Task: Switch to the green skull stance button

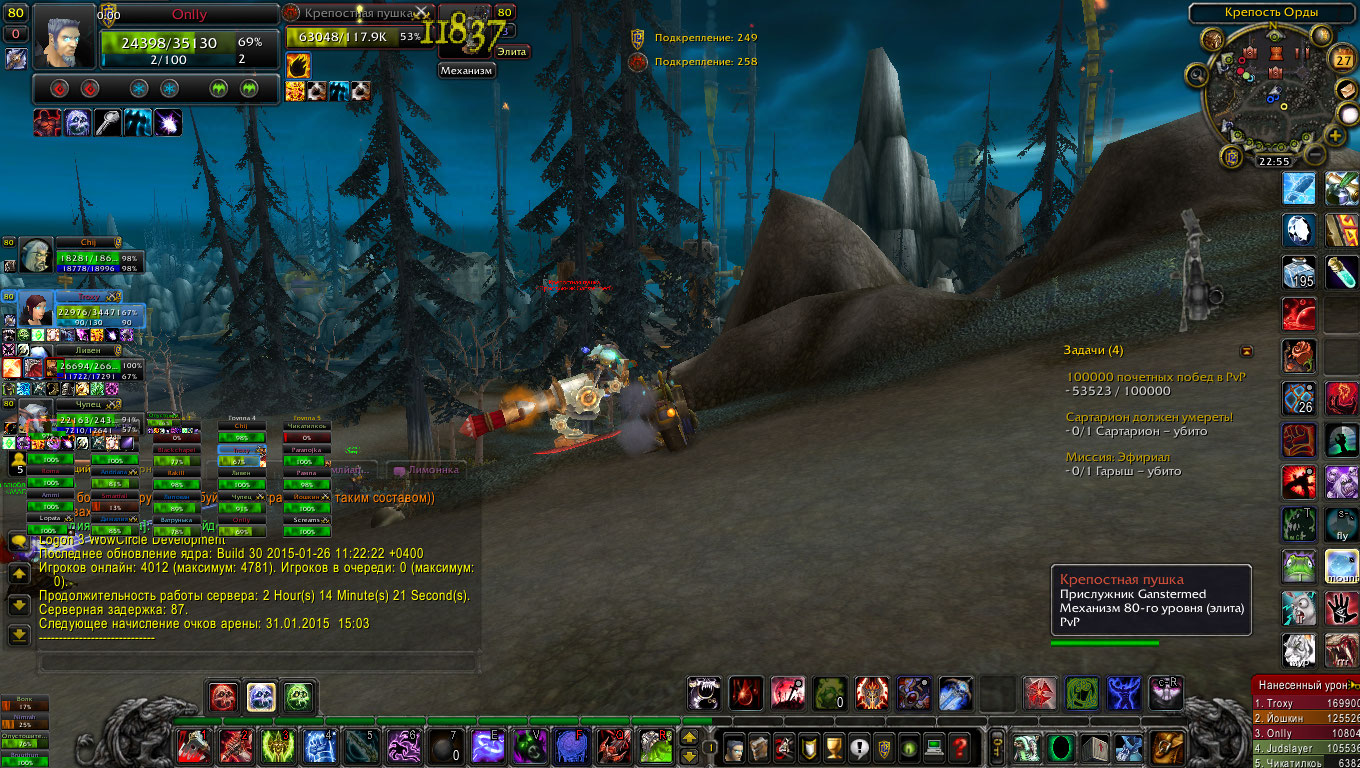Action: (297, 695)
